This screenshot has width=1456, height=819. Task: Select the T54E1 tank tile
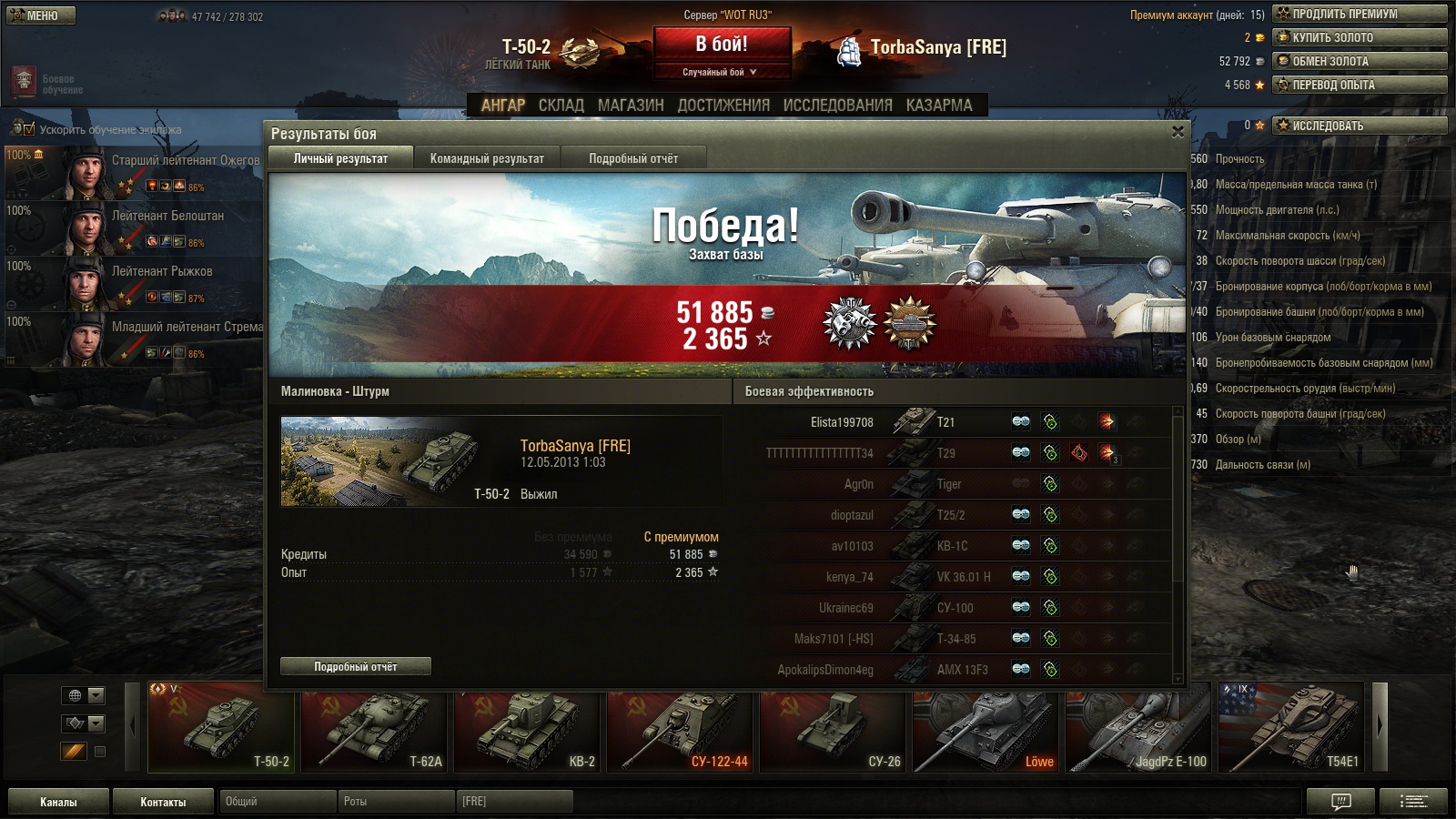pos(1291,727)
